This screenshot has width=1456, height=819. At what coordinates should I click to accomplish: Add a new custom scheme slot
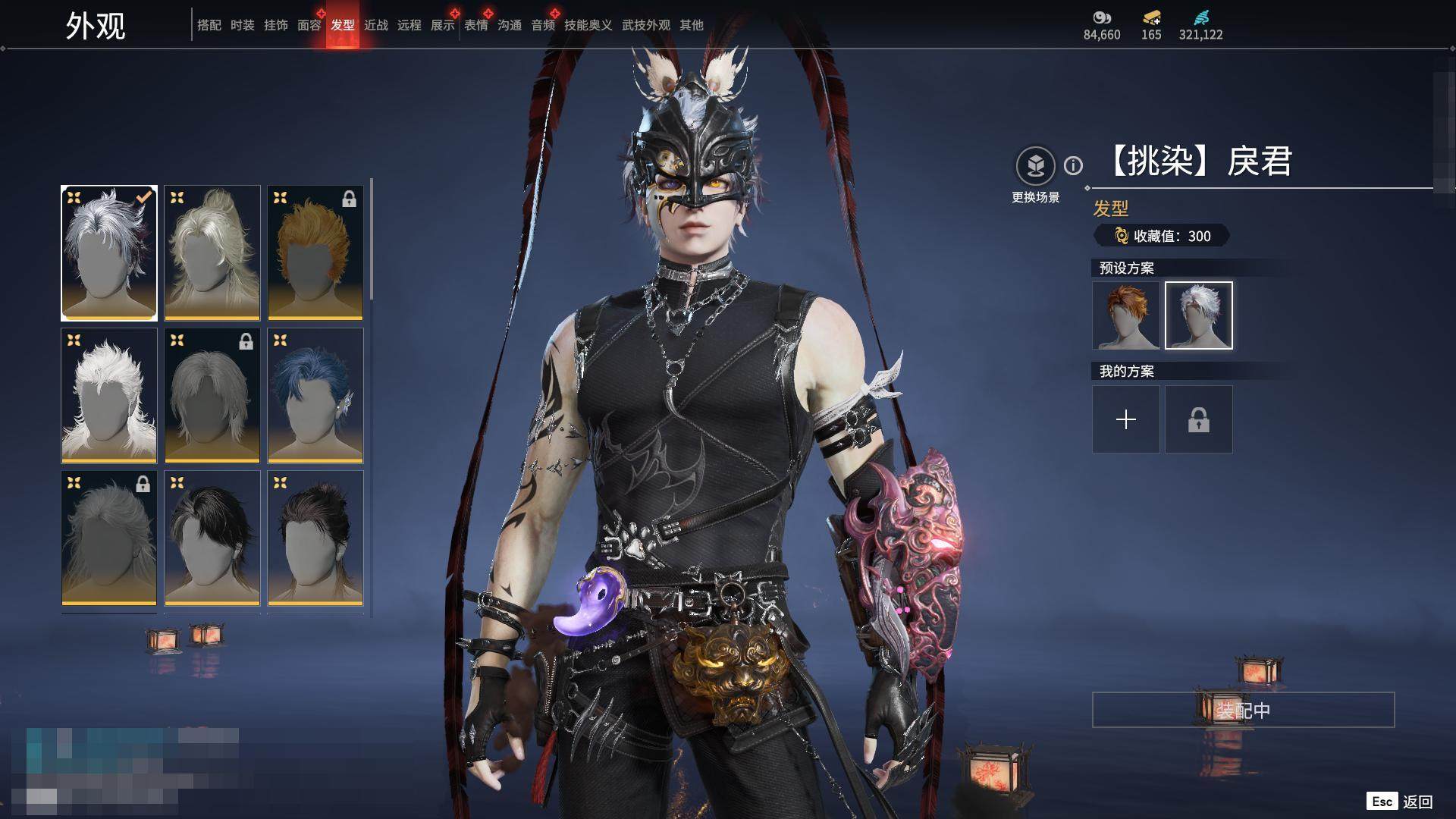1126,419
